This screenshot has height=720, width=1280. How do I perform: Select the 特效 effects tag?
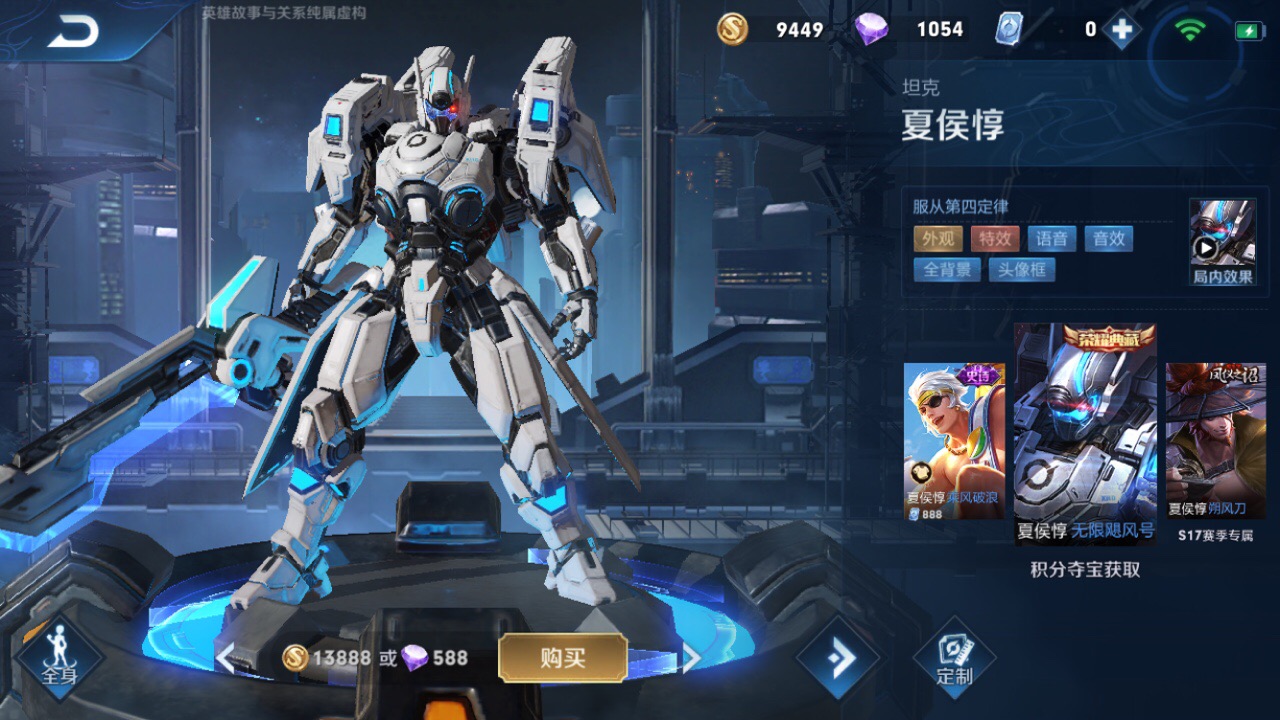pos(995,238)
